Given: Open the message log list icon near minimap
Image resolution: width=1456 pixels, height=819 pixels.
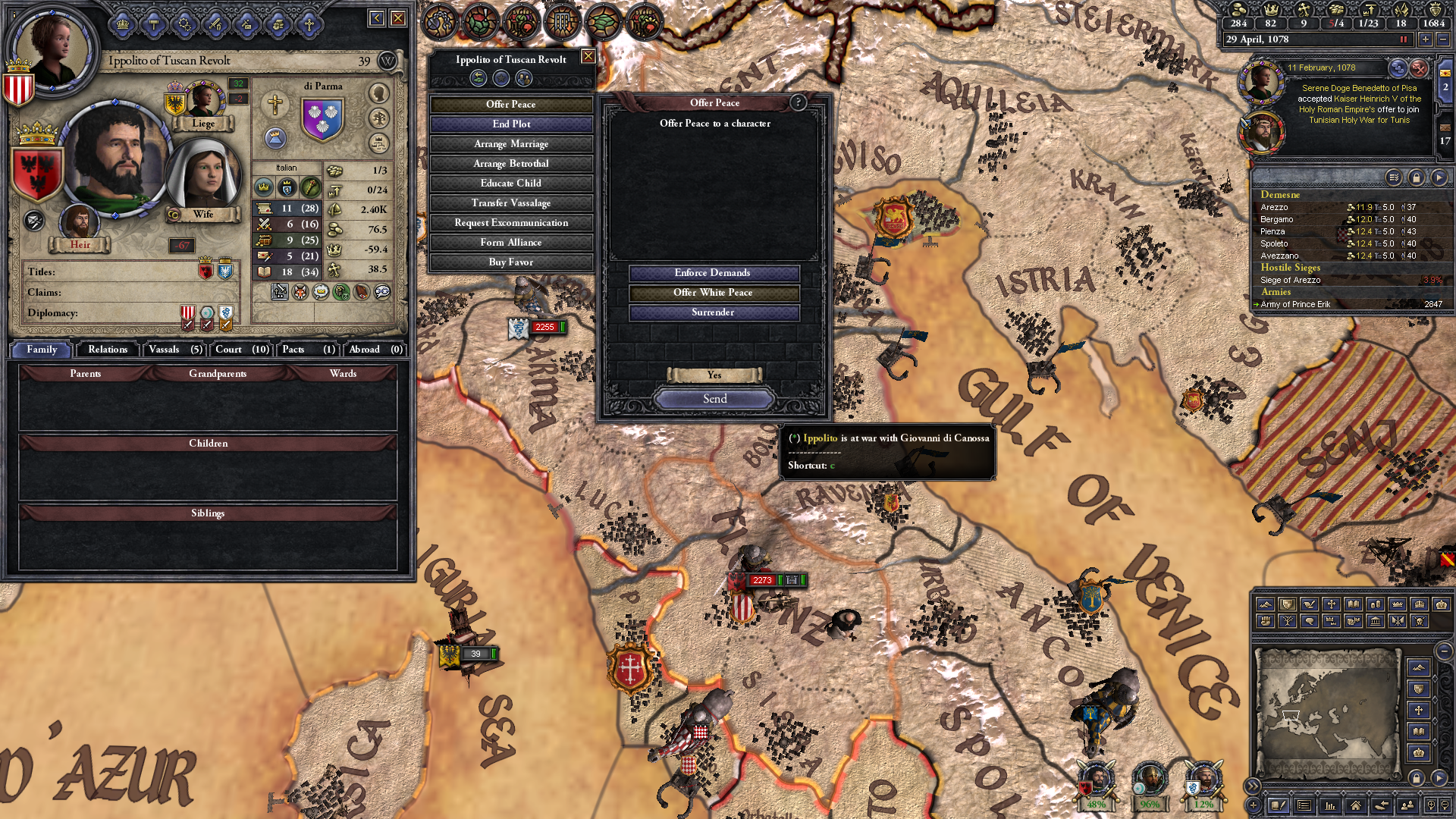Looking at the screenshot, I should (1304, 805).
